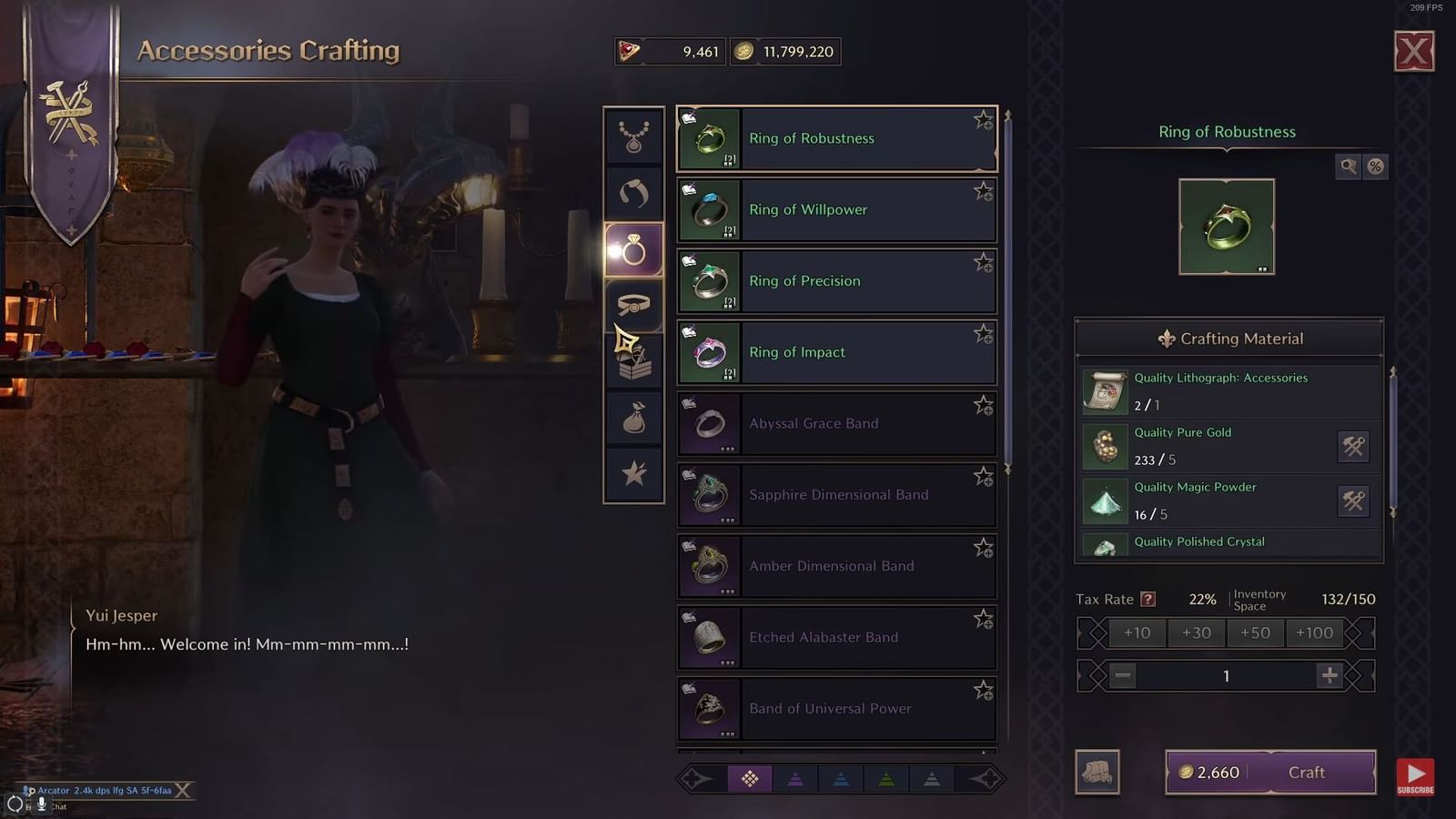
Task: Open the earring crafting category
Action: [x=634, y=193]
